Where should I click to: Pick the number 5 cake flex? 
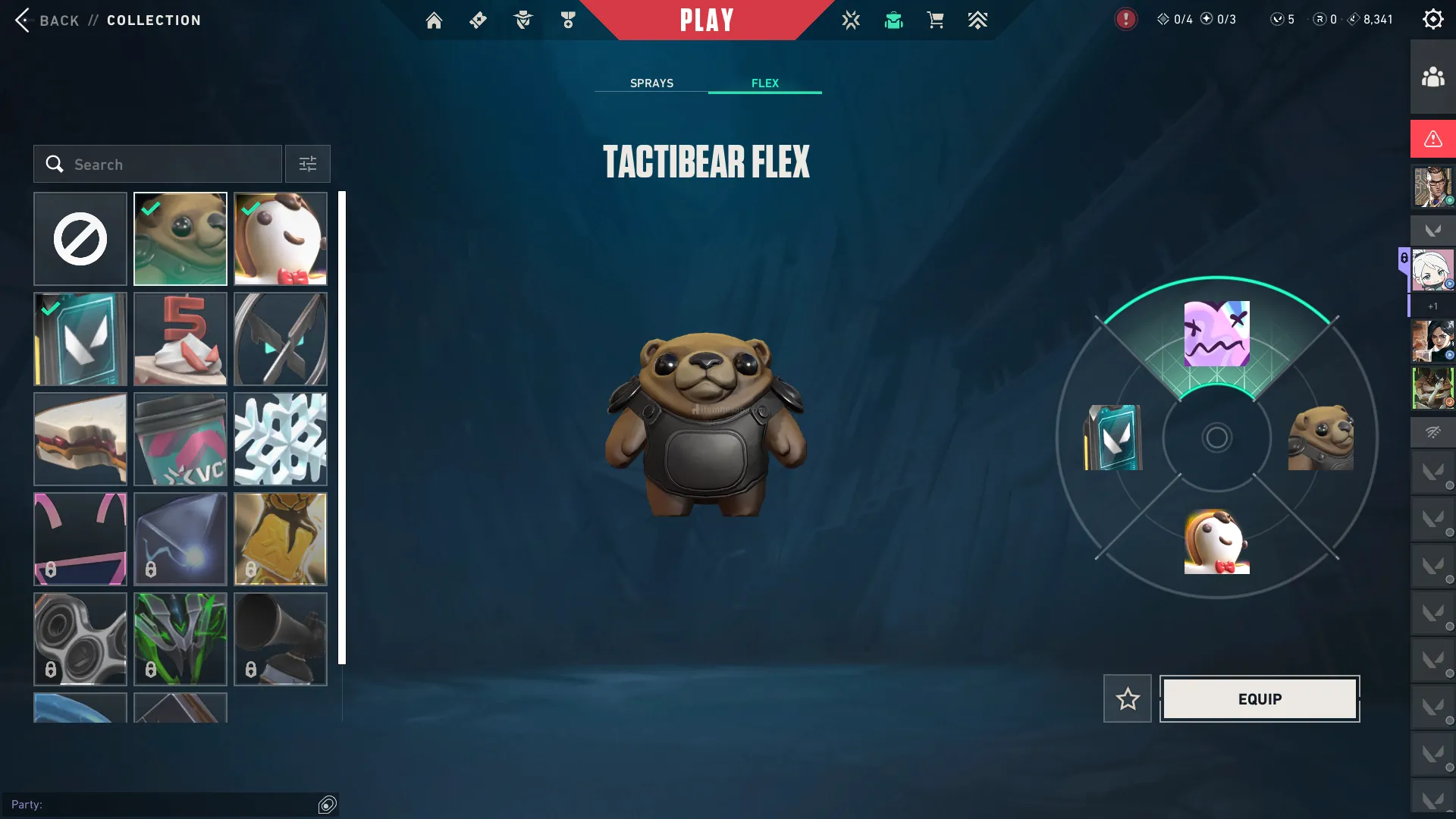(x=180, y=339)
